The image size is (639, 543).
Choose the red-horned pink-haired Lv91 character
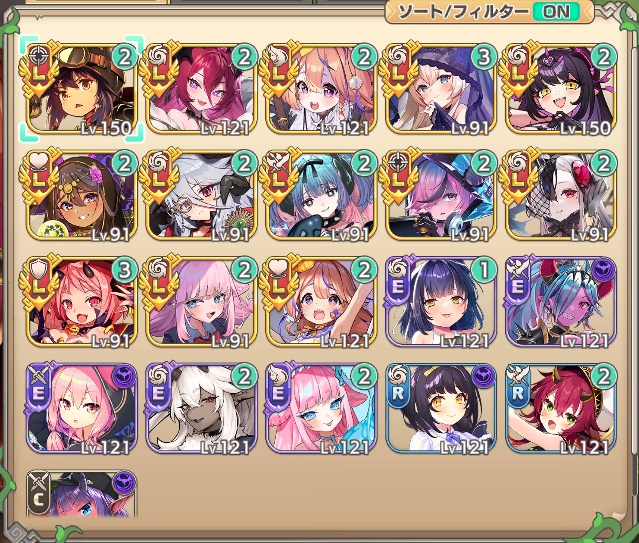[x=80, y=302]
